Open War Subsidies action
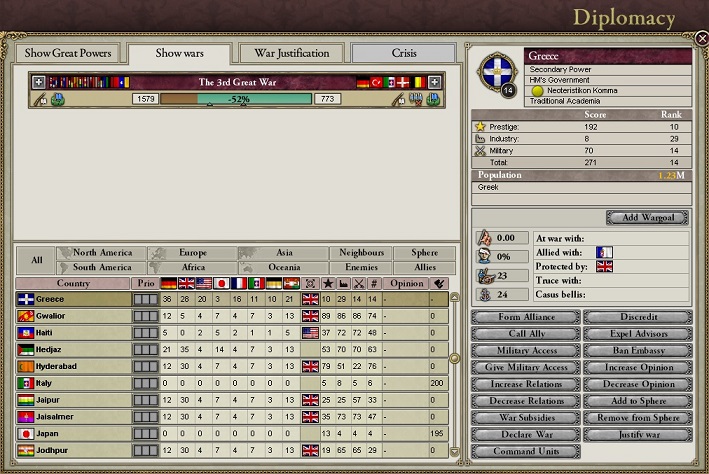Viewport: 709px width, 474px height. pyautogui.click(x=525, y=418)
